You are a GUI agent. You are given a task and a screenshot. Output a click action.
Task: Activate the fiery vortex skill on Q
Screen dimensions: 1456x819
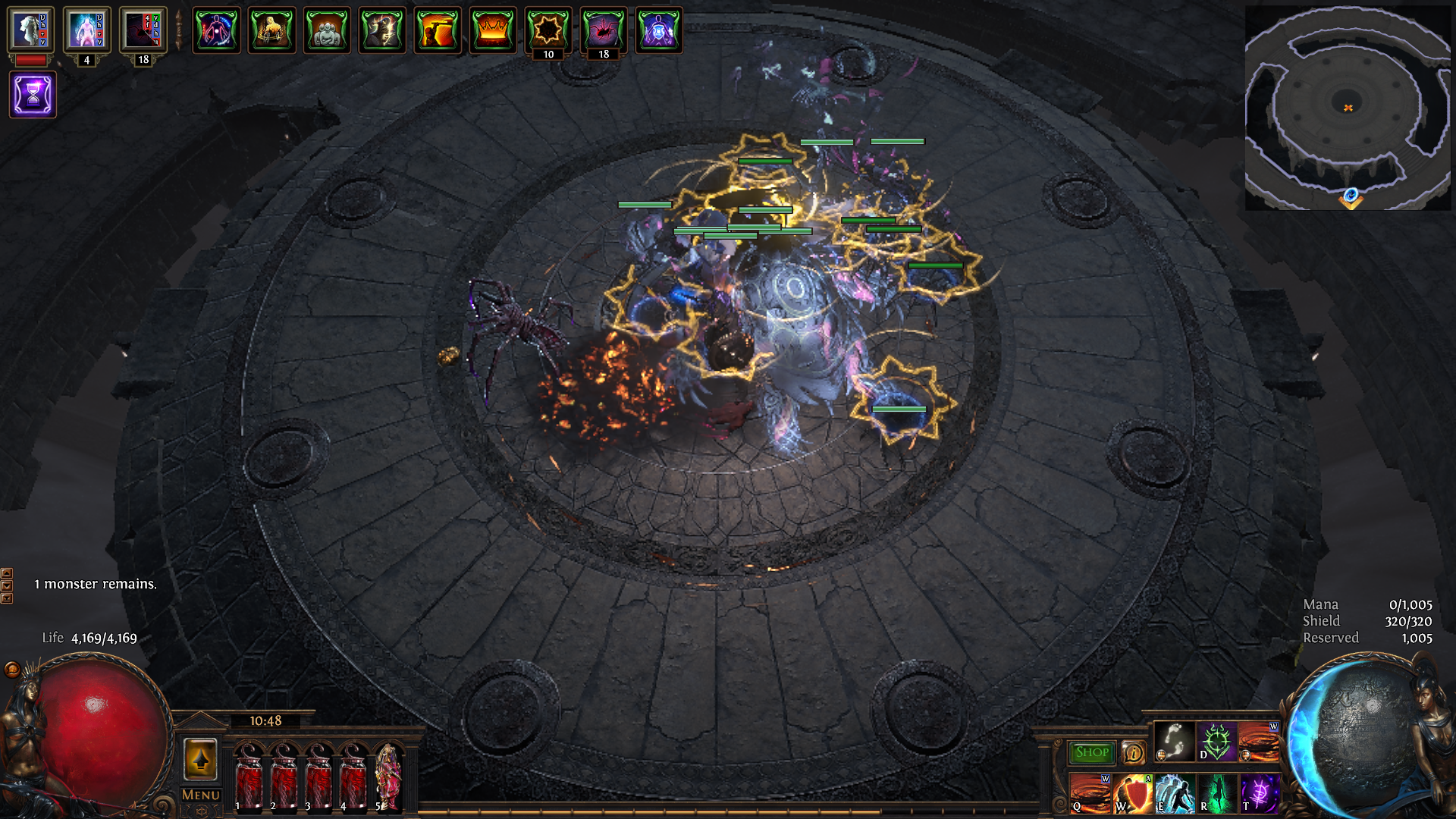point(1090,792)
